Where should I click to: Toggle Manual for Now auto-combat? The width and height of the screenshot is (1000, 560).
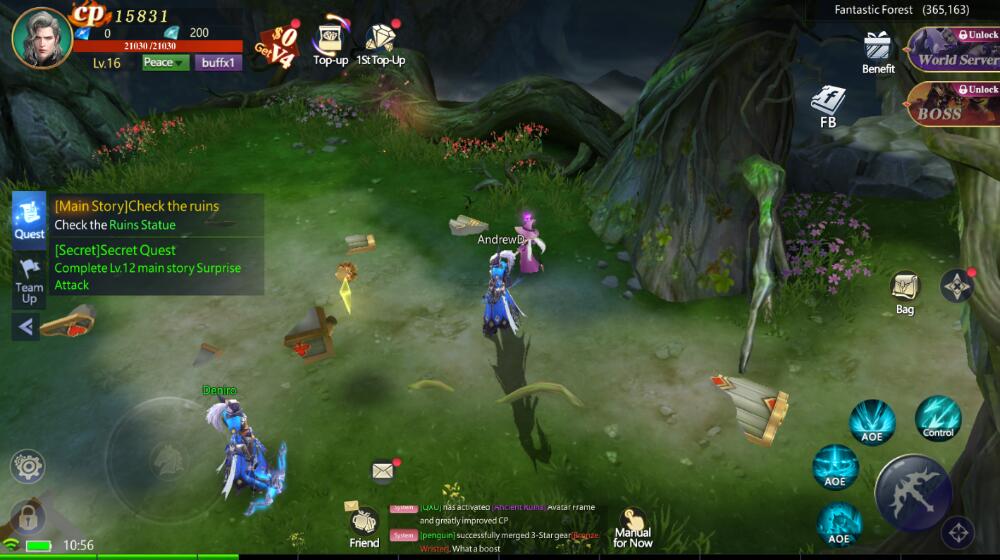pos(632,526)
